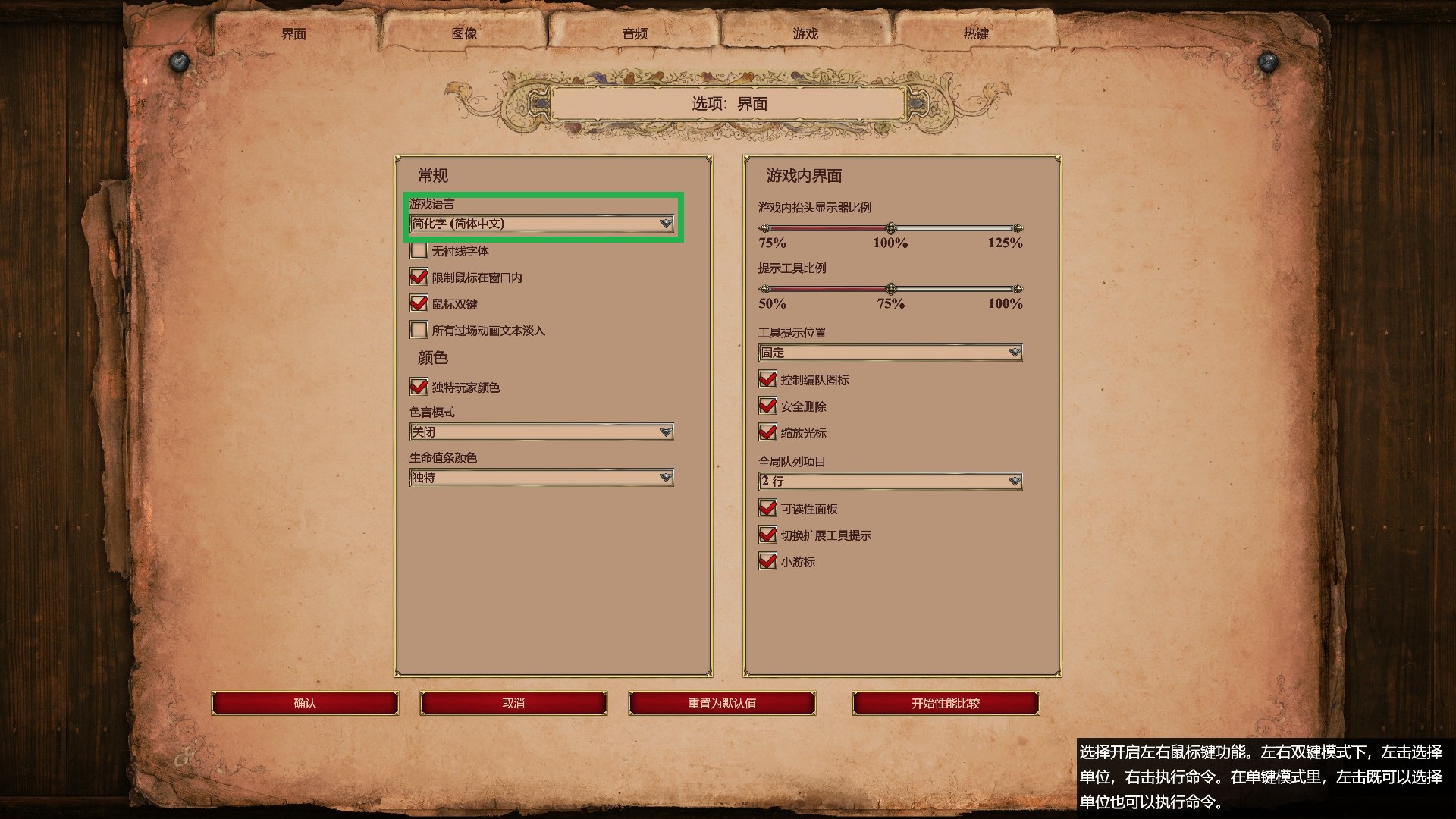Enable 所有过场动画文本淡入
Viewport: 1456px width, 819px height.
(419, 331)
